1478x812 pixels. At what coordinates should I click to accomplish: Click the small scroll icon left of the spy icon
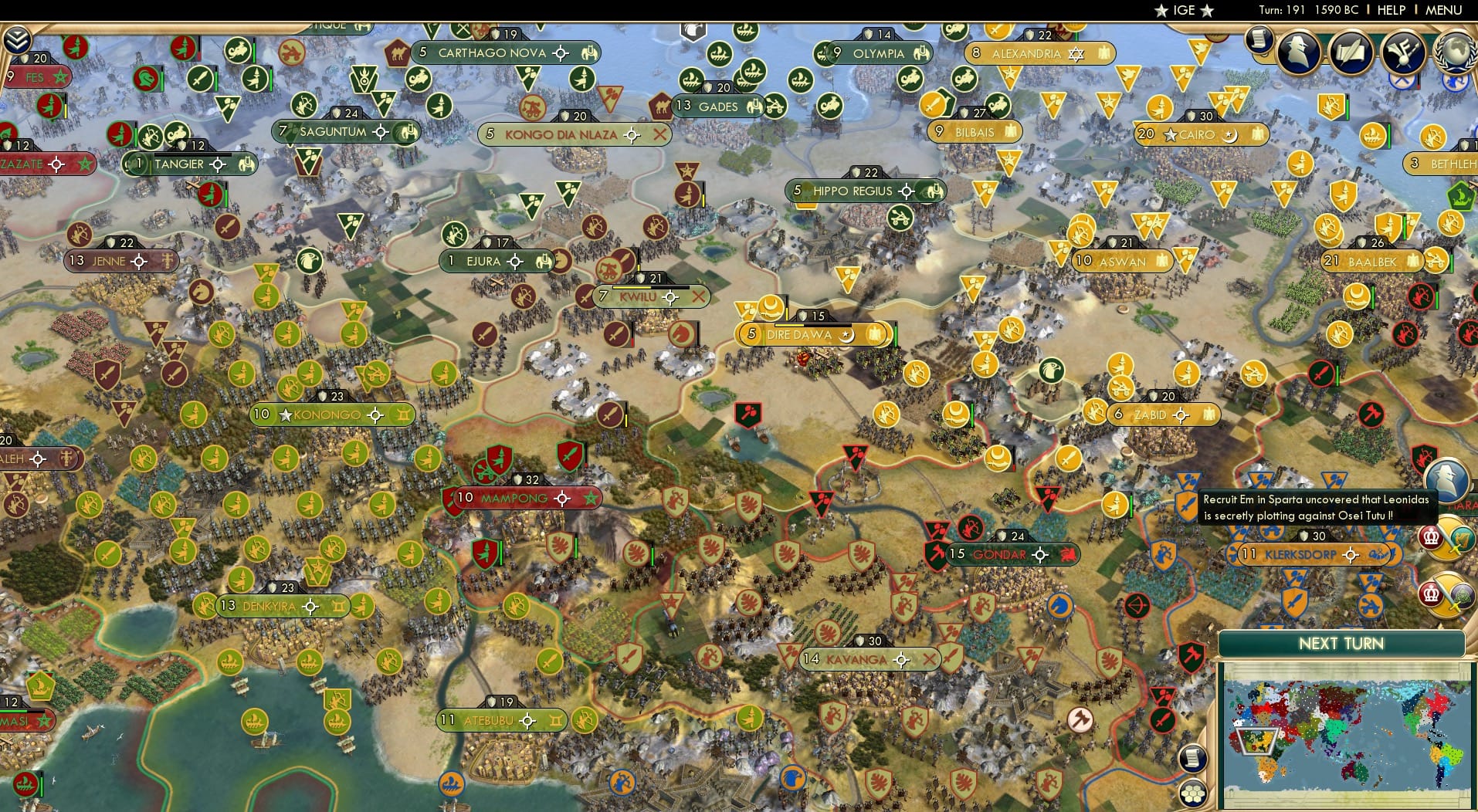(x=1261, y=40)
